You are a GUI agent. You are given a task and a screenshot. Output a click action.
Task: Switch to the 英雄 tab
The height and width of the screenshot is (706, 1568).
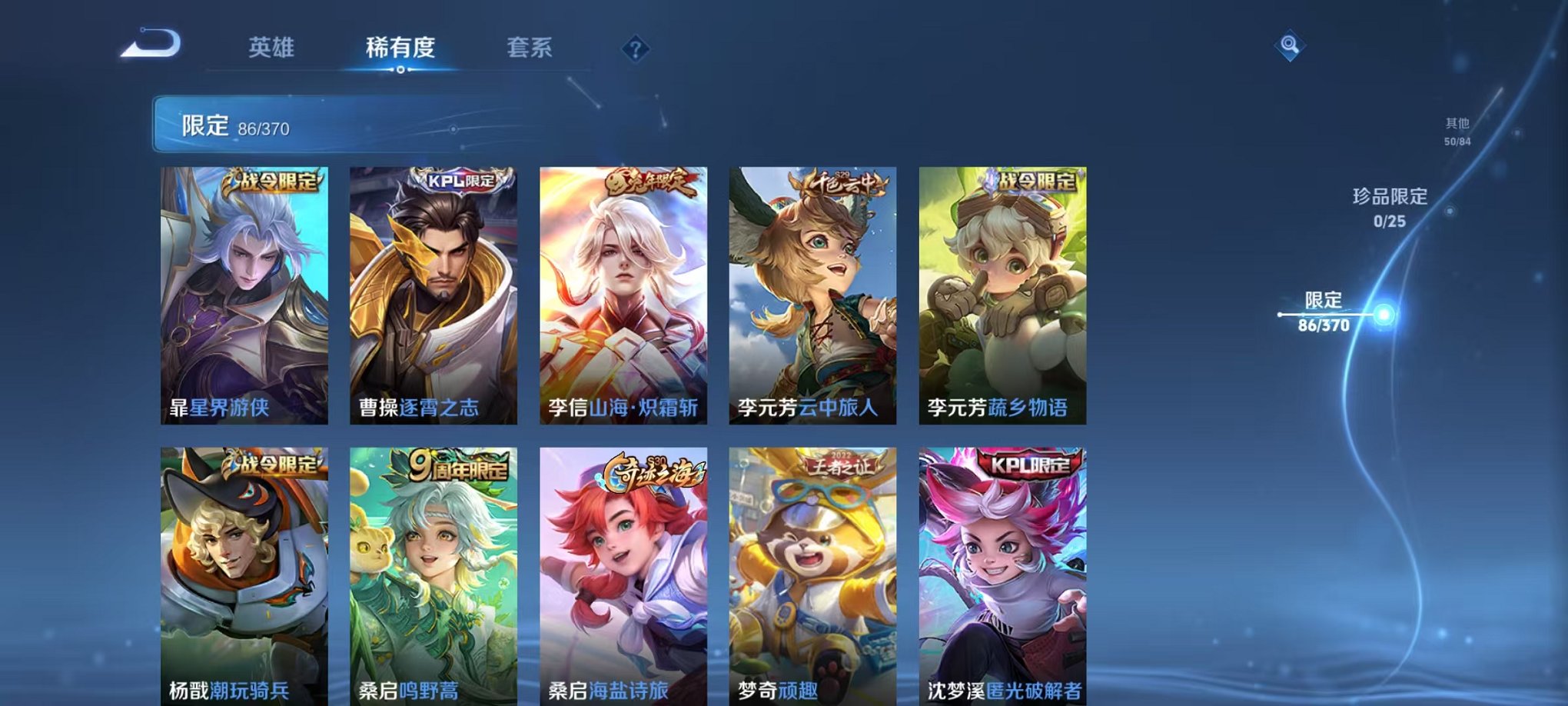click(x=271, y=48)
